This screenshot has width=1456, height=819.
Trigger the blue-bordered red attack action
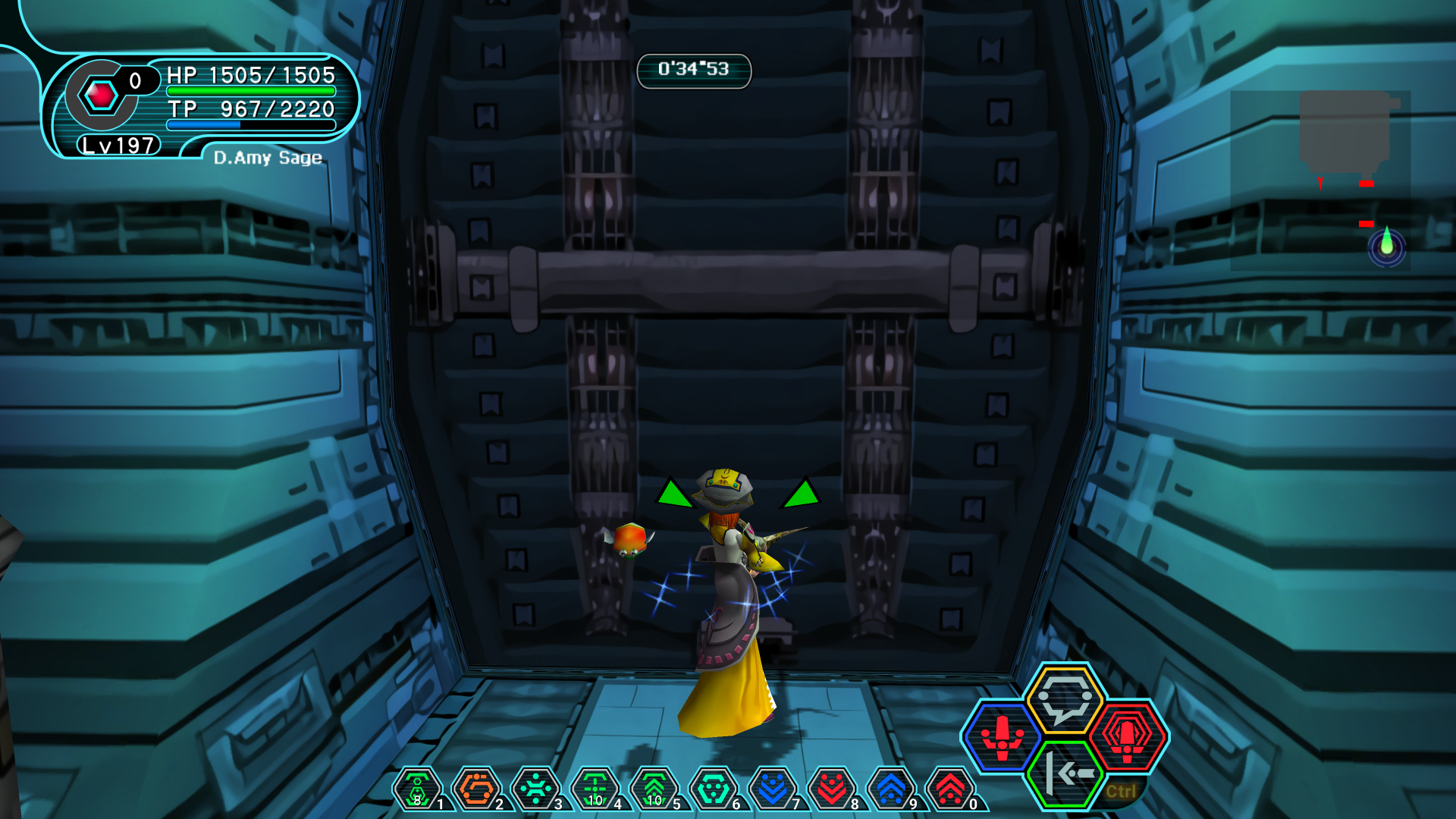tap(1003, 737)
